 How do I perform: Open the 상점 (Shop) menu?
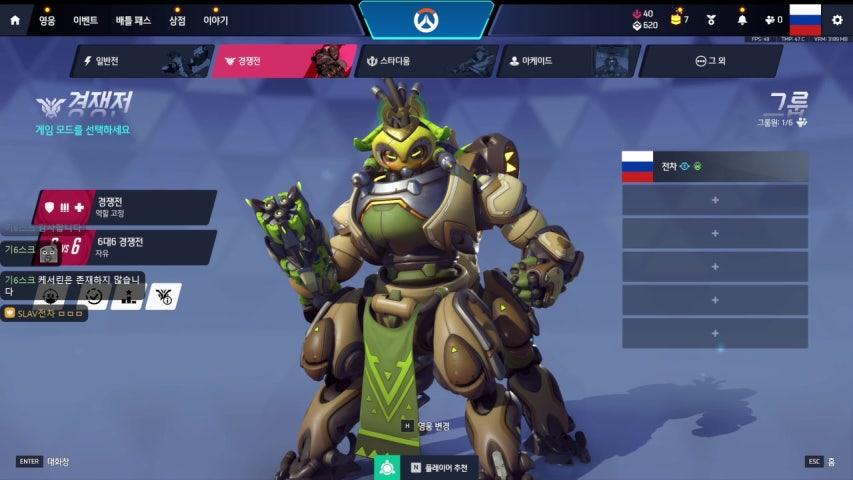(177, 20)
